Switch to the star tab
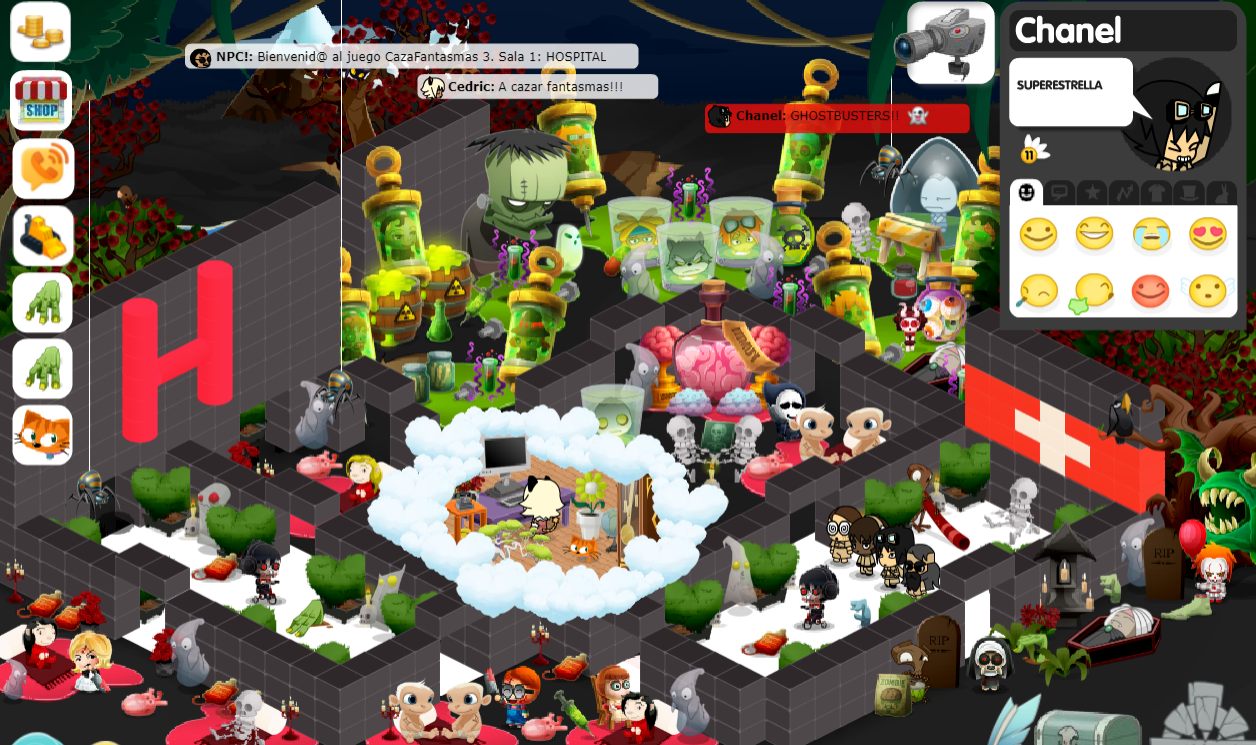The height and width of the screenshot is (745, 1256). [1091, 192]
